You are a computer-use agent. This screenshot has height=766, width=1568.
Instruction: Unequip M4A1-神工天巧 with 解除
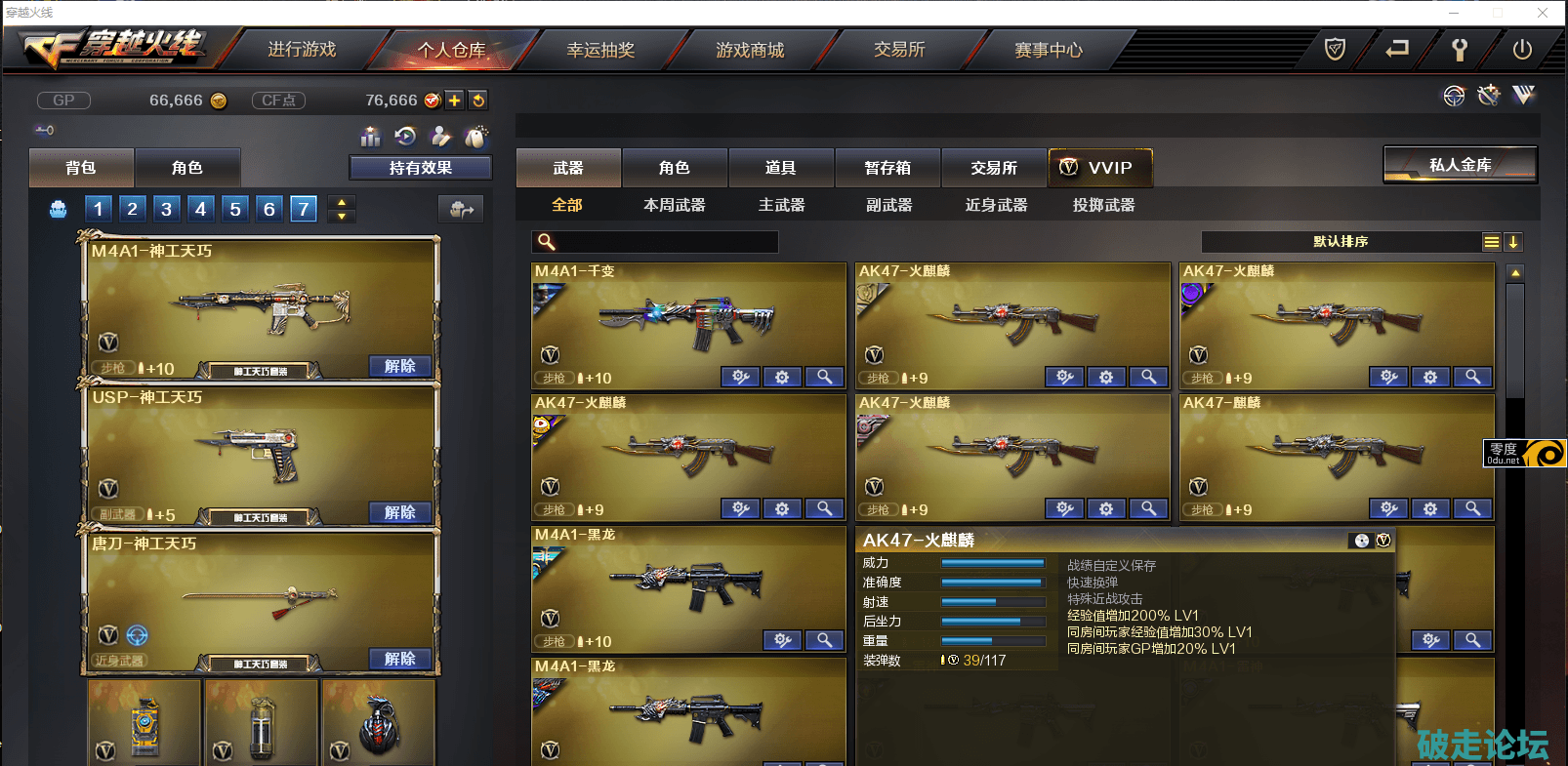pyautogui.click(x=400, y=366)
